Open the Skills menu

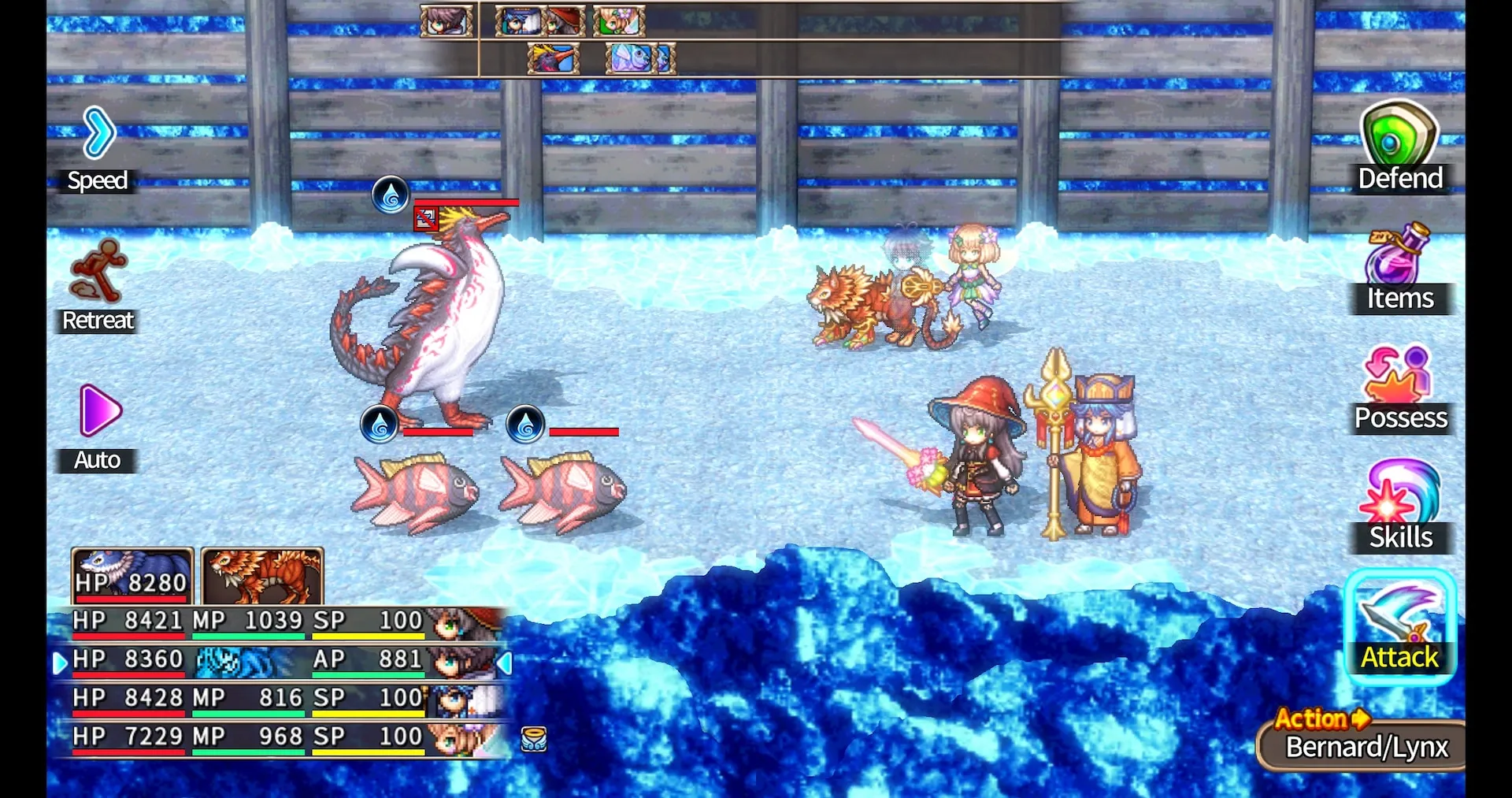[x=1400, y=506]
